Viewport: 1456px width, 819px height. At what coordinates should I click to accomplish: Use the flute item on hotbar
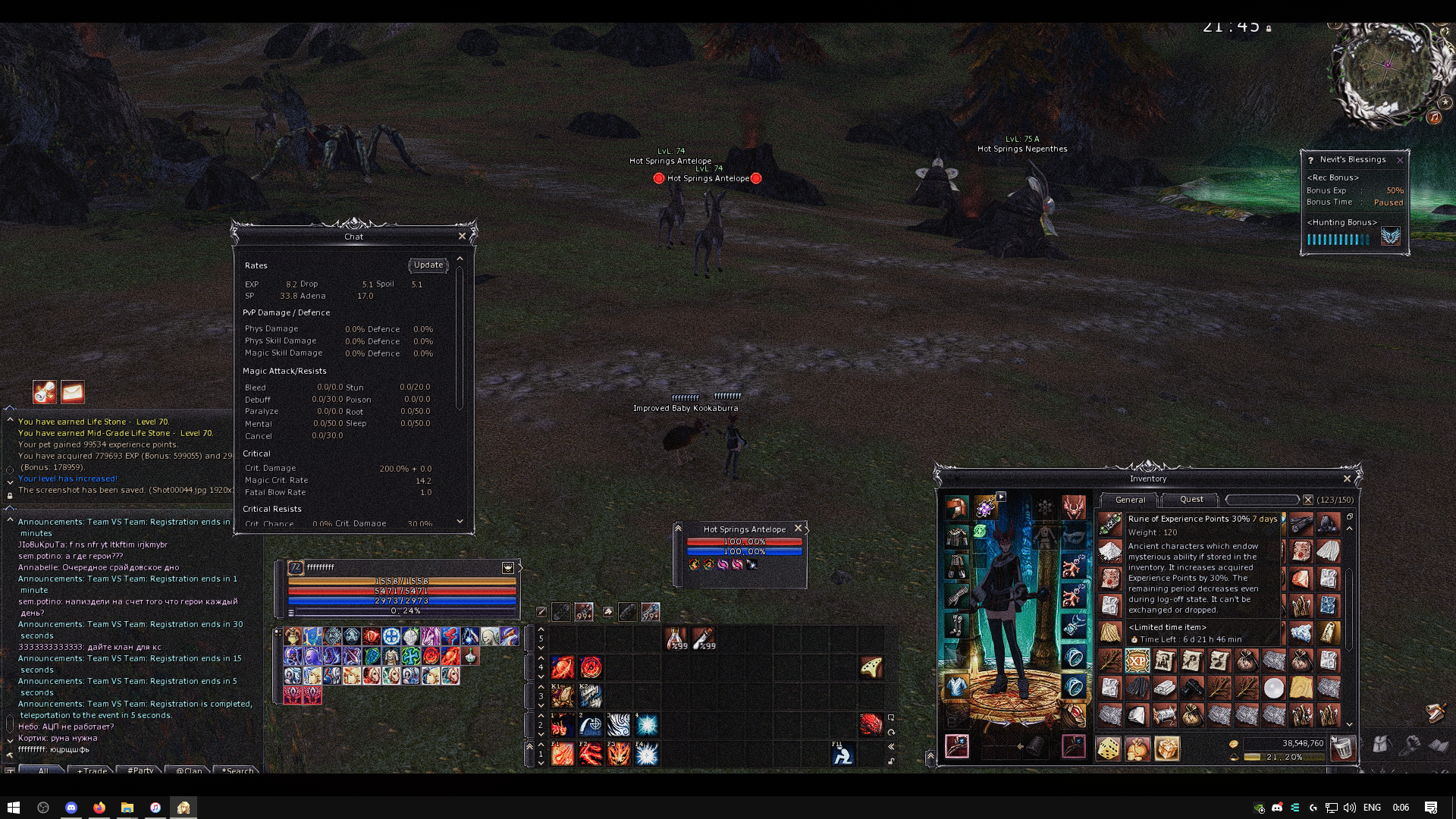[871, 667]
